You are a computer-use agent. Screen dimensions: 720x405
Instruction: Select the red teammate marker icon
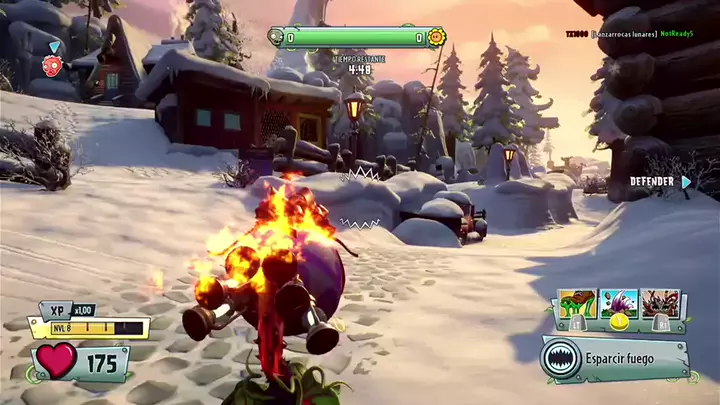51,65
